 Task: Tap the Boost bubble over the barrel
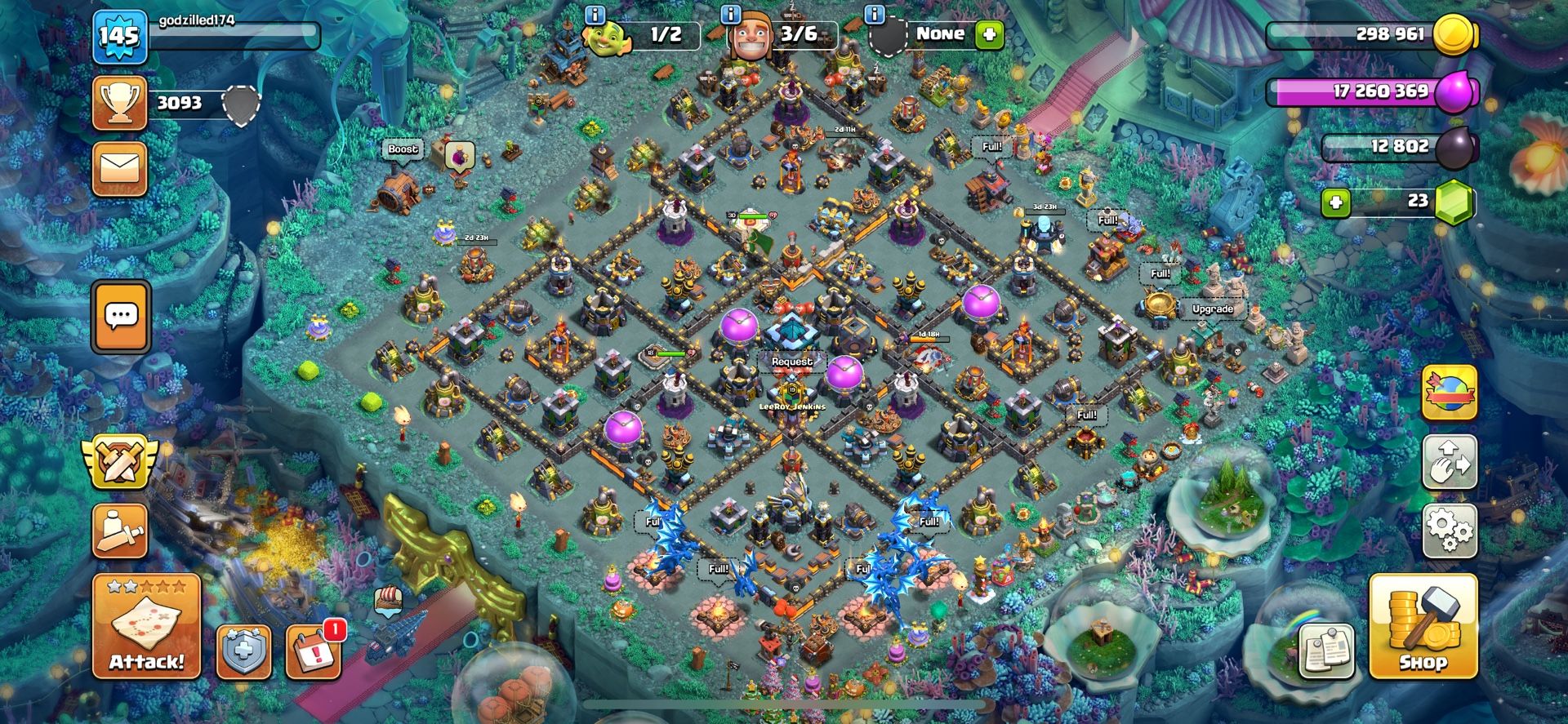point(403,149)
